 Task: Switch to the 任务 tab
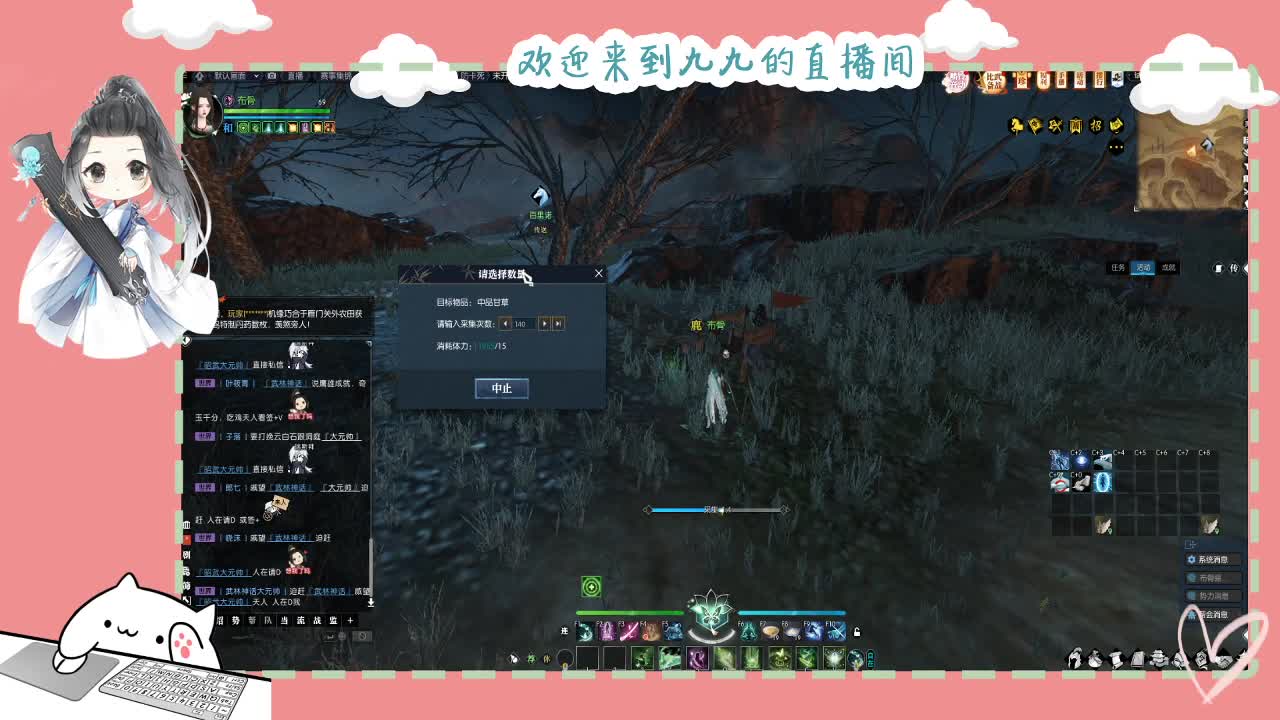coord(1118,267)
